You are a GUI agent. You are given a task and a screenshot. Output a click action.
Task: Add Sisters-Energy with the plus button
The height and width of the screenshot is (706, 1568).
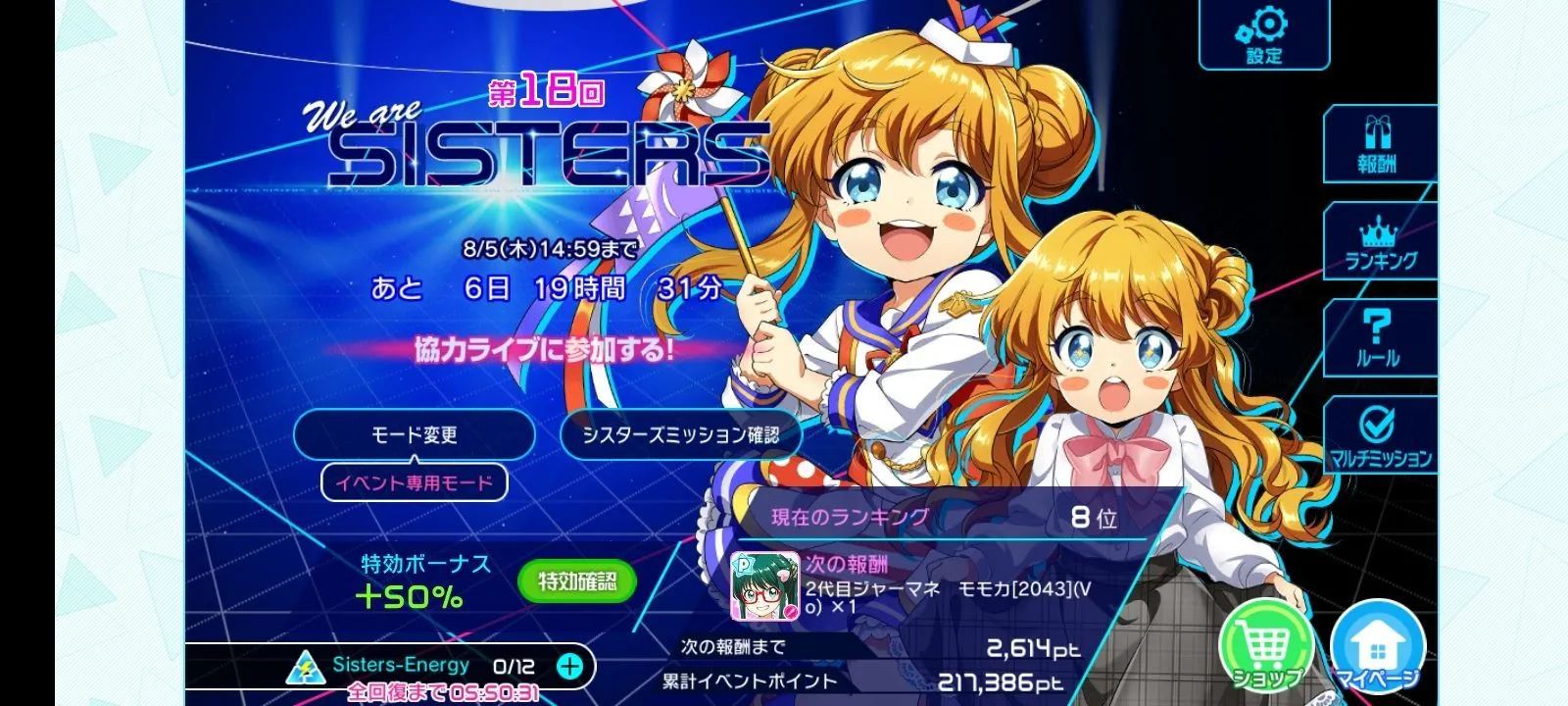(x=569, y=667)
